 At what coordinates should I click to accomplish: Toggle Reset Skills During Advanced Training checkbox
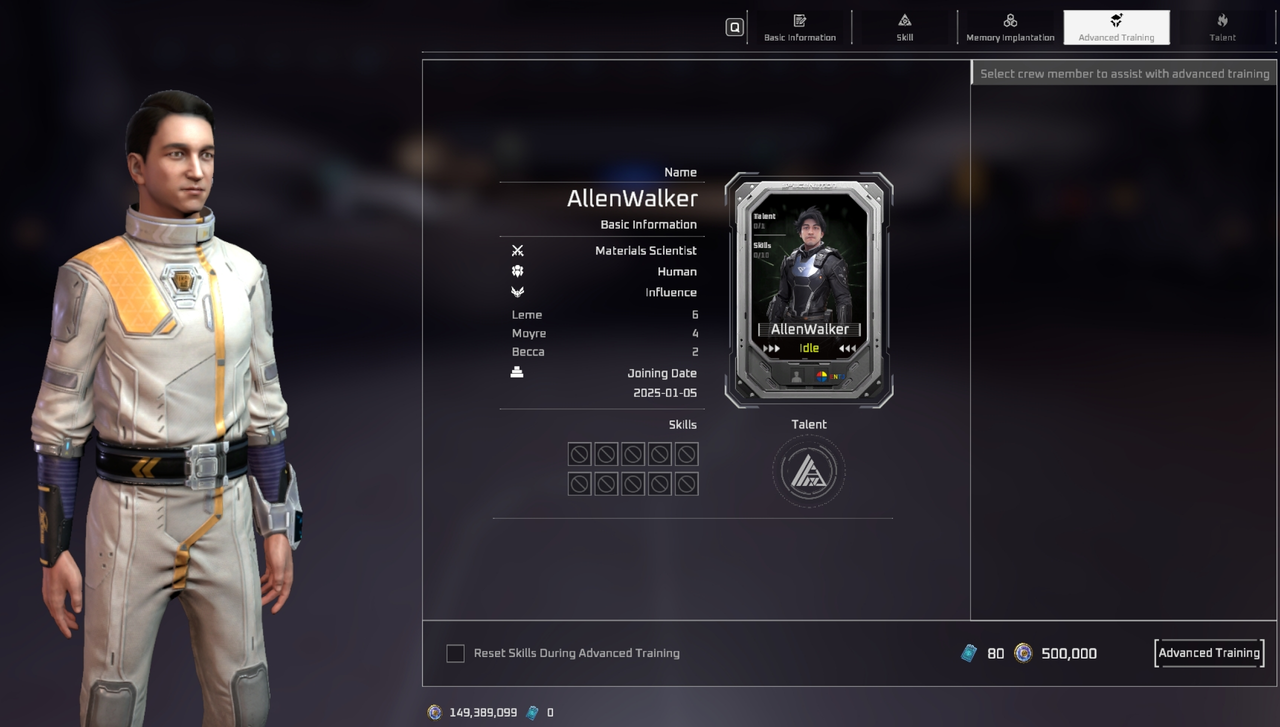click(x=455, y=653)
